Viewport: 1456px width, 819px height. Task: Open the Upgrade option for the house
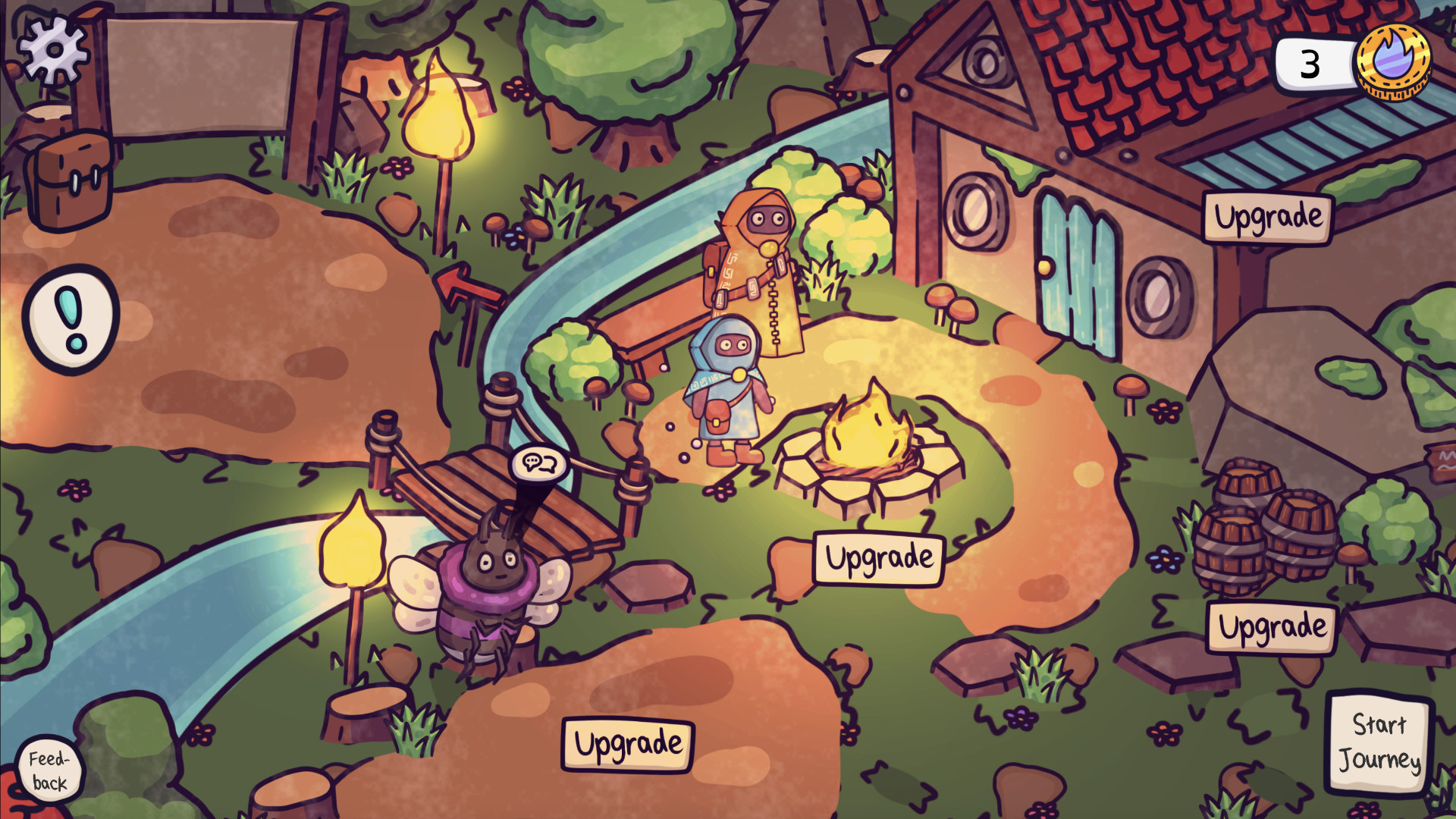[x=1269, y=217]
